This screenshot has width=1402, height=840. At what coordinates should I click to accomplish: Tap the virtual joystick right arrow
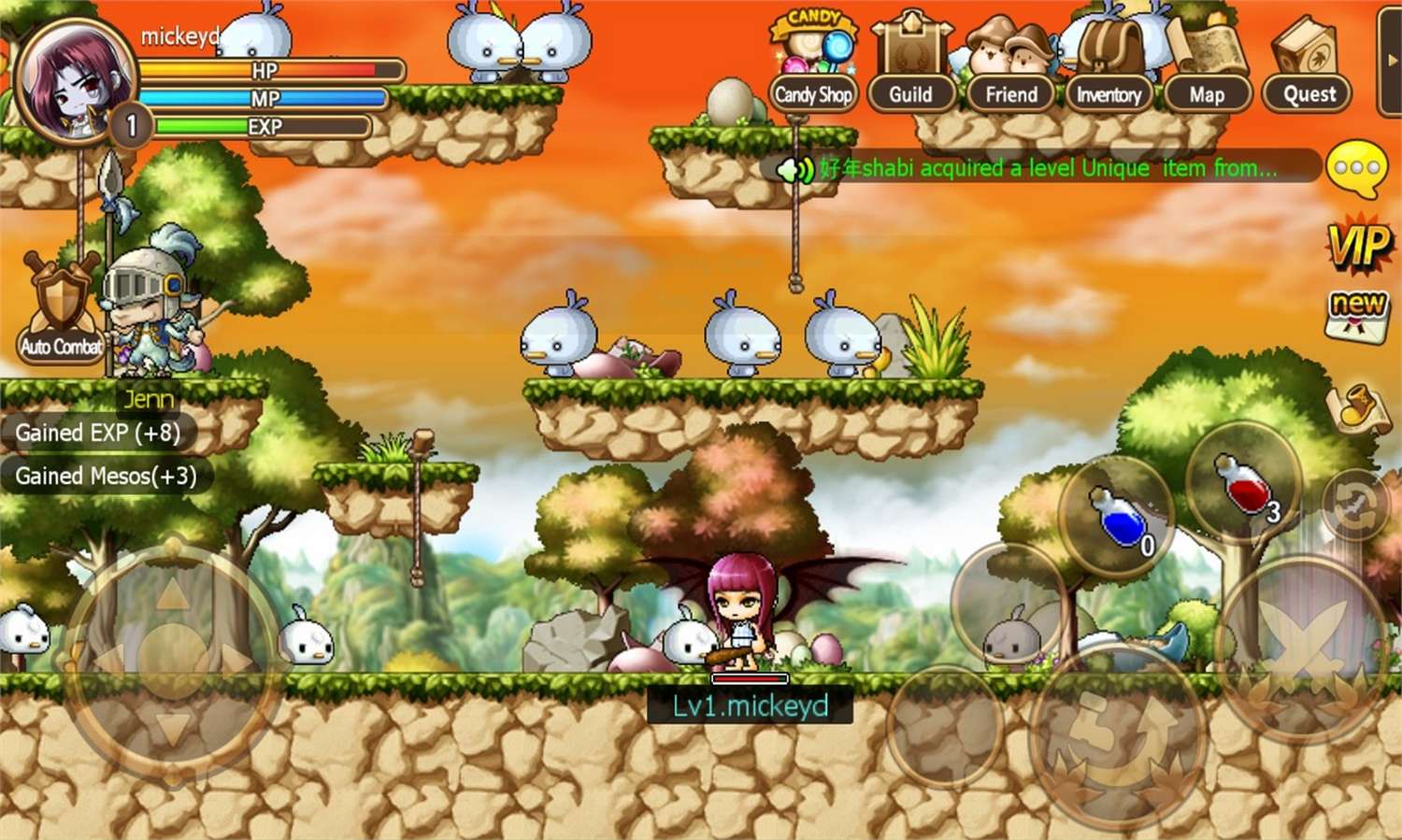coord(234,659)
